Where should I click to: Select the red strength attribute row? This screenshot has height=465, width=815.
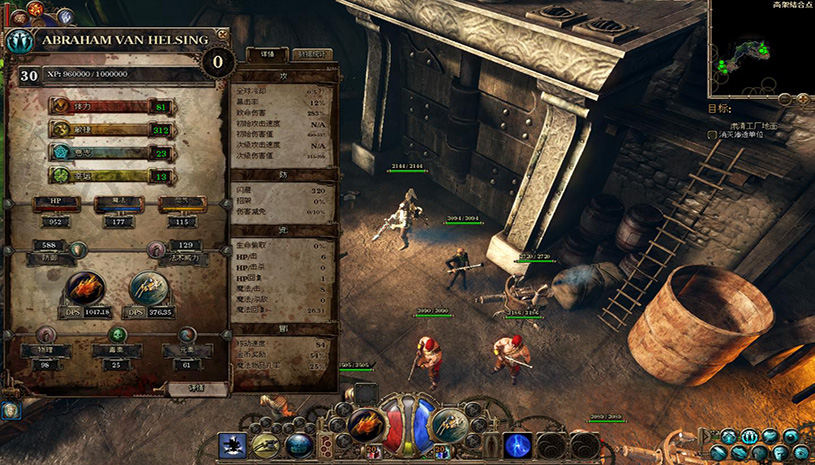(110, 106)
